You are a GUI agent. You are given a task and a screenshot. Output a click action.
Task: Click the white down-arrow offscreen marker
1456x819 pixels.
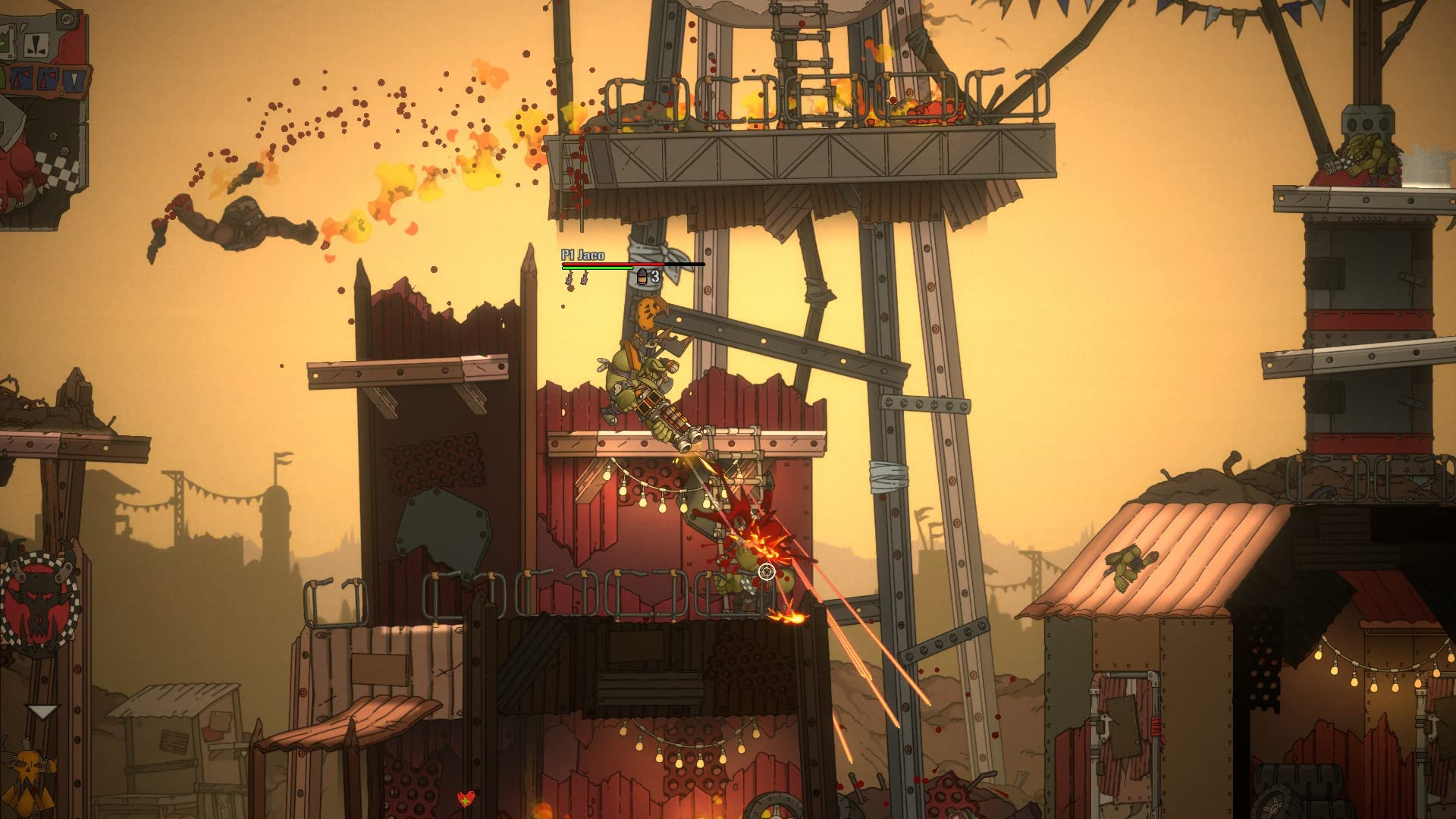(42, 711)
